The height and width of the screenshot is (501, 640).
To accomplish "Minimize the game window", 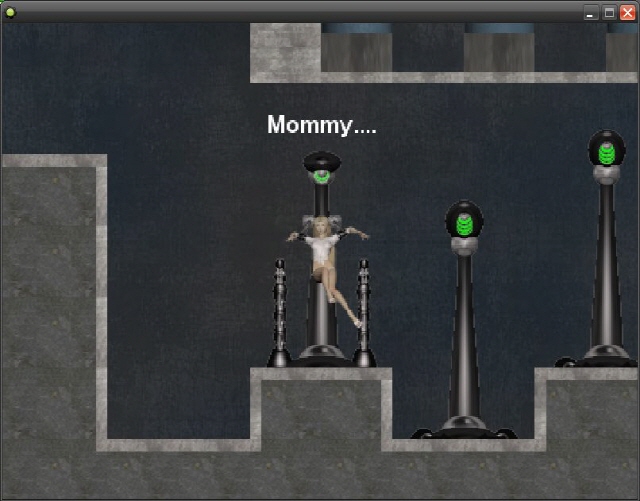I will [591, 12].
